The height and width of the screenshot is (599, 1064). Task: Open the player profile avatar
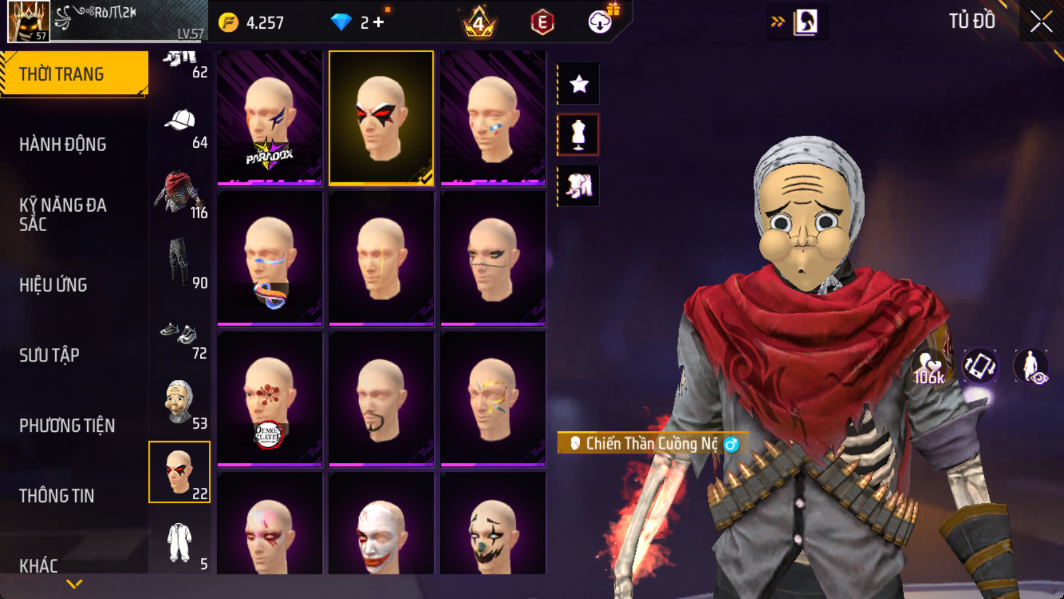coord(28,21)
